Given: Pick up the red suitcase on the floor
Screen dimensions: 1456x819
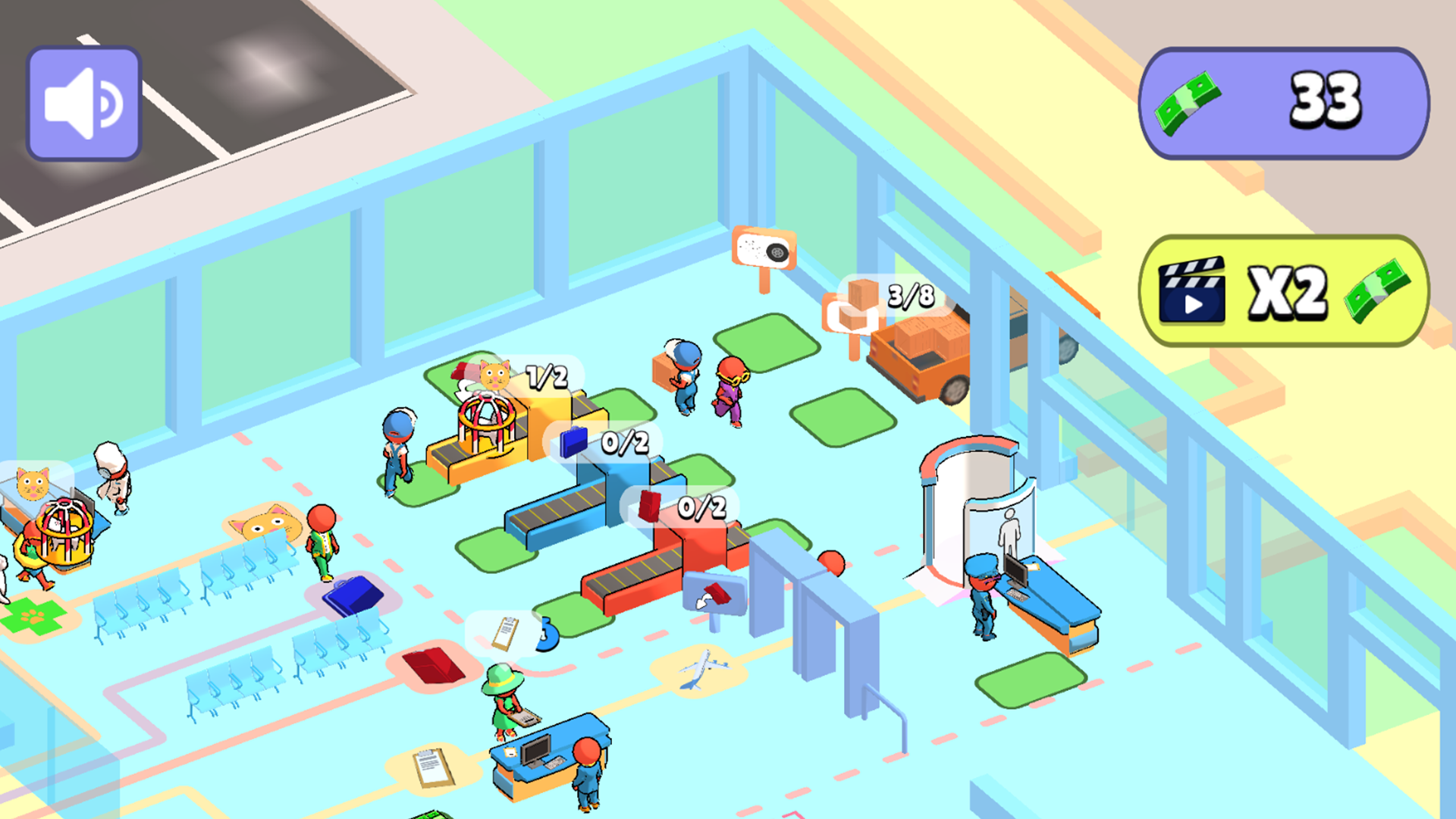Looking at the screenshot, I should (434, 666).
